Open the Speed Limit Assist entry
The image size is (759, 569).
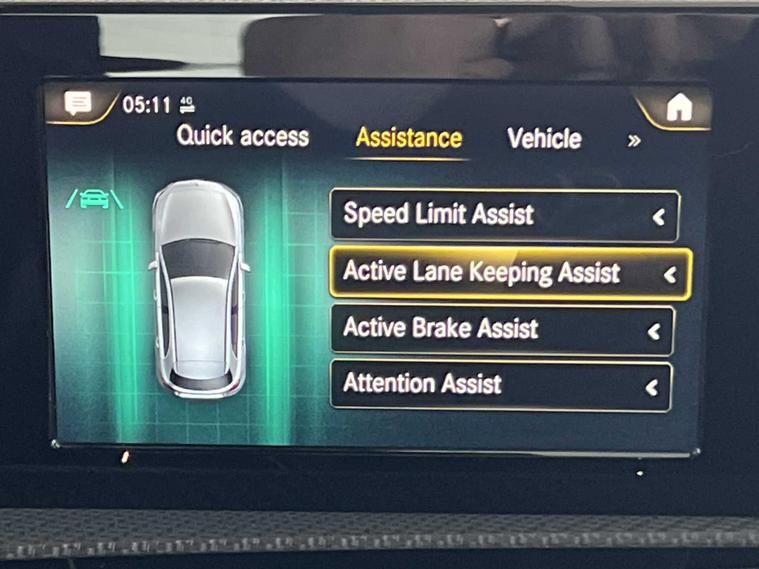tap(504, 214)
